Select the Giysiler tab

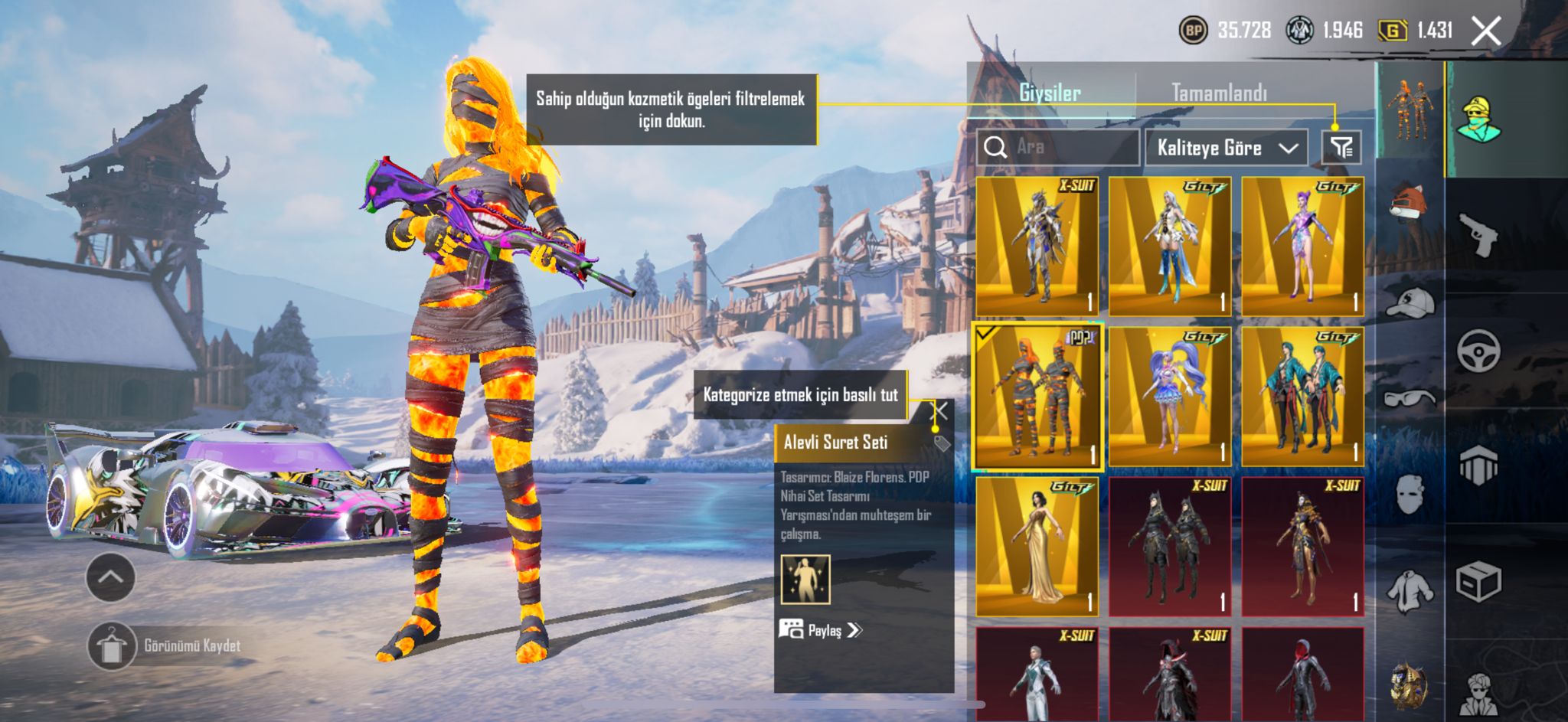(1050, 93)
